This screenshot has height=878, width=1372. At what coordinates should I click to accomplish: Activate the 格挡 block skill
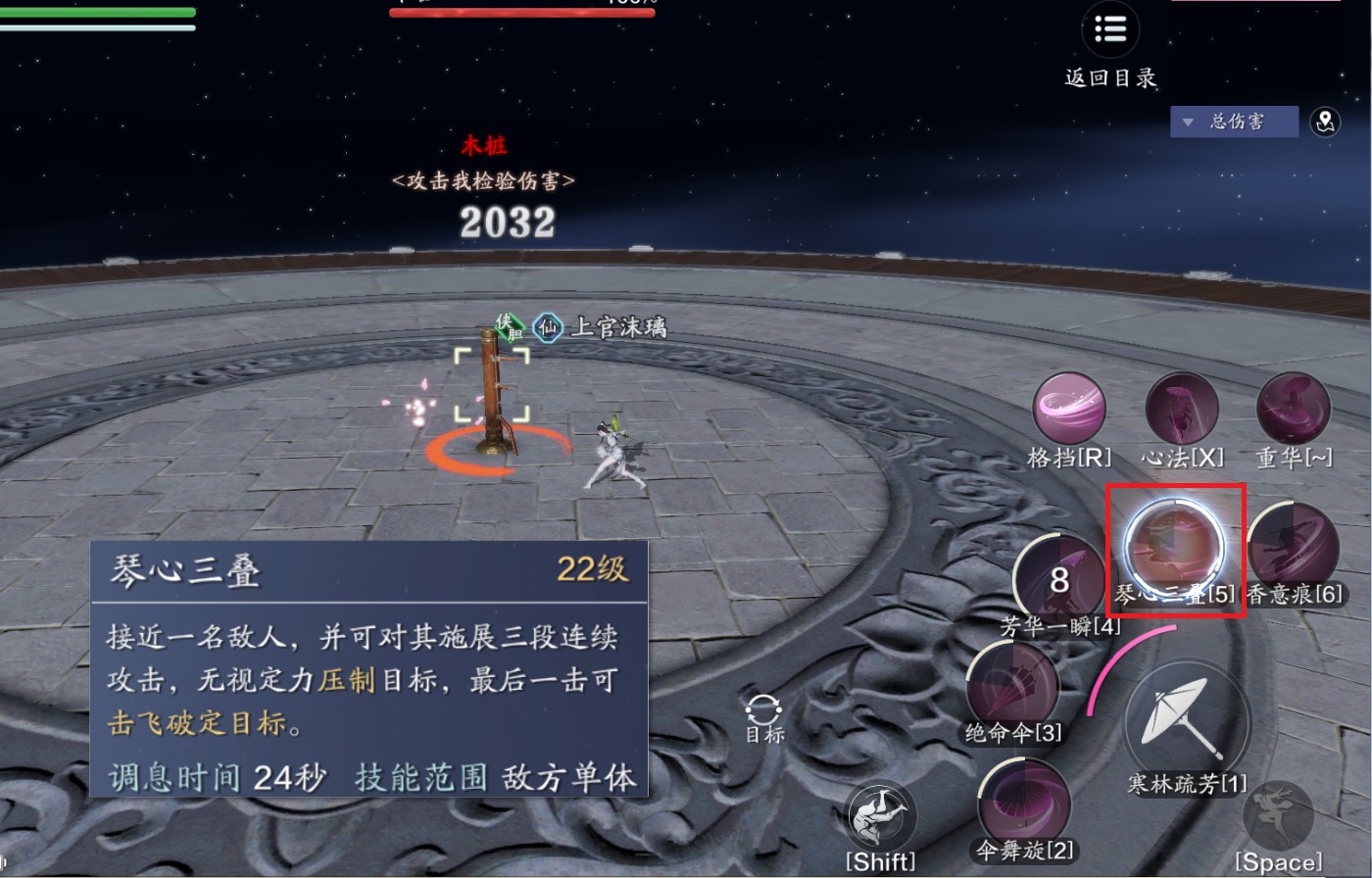[x=1069, y=410]
